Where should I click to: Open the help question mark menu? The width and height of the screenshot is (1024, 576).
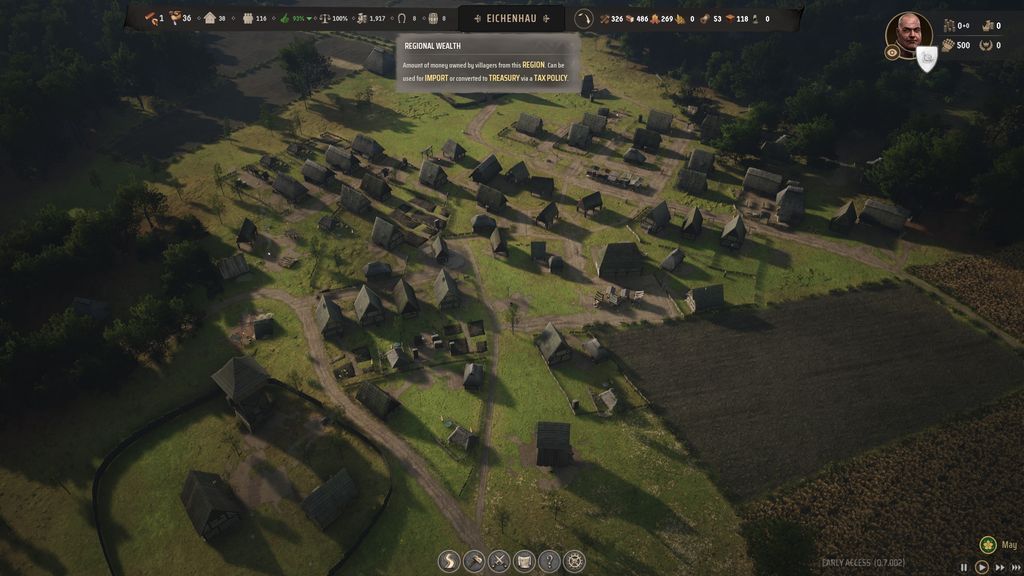(549, 561)
